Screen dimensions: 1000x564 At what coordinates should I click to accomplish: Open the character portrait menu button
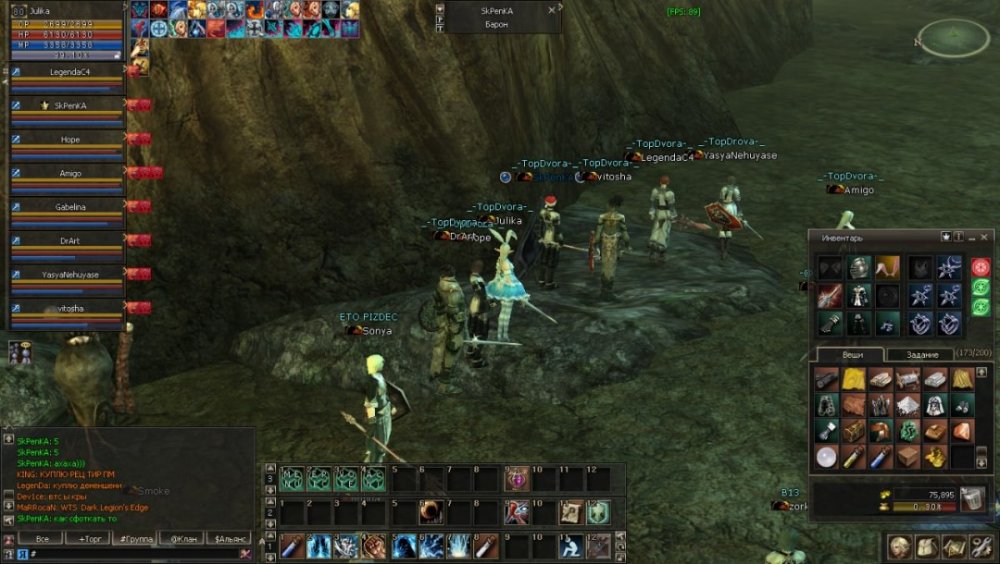pos(901,547)
